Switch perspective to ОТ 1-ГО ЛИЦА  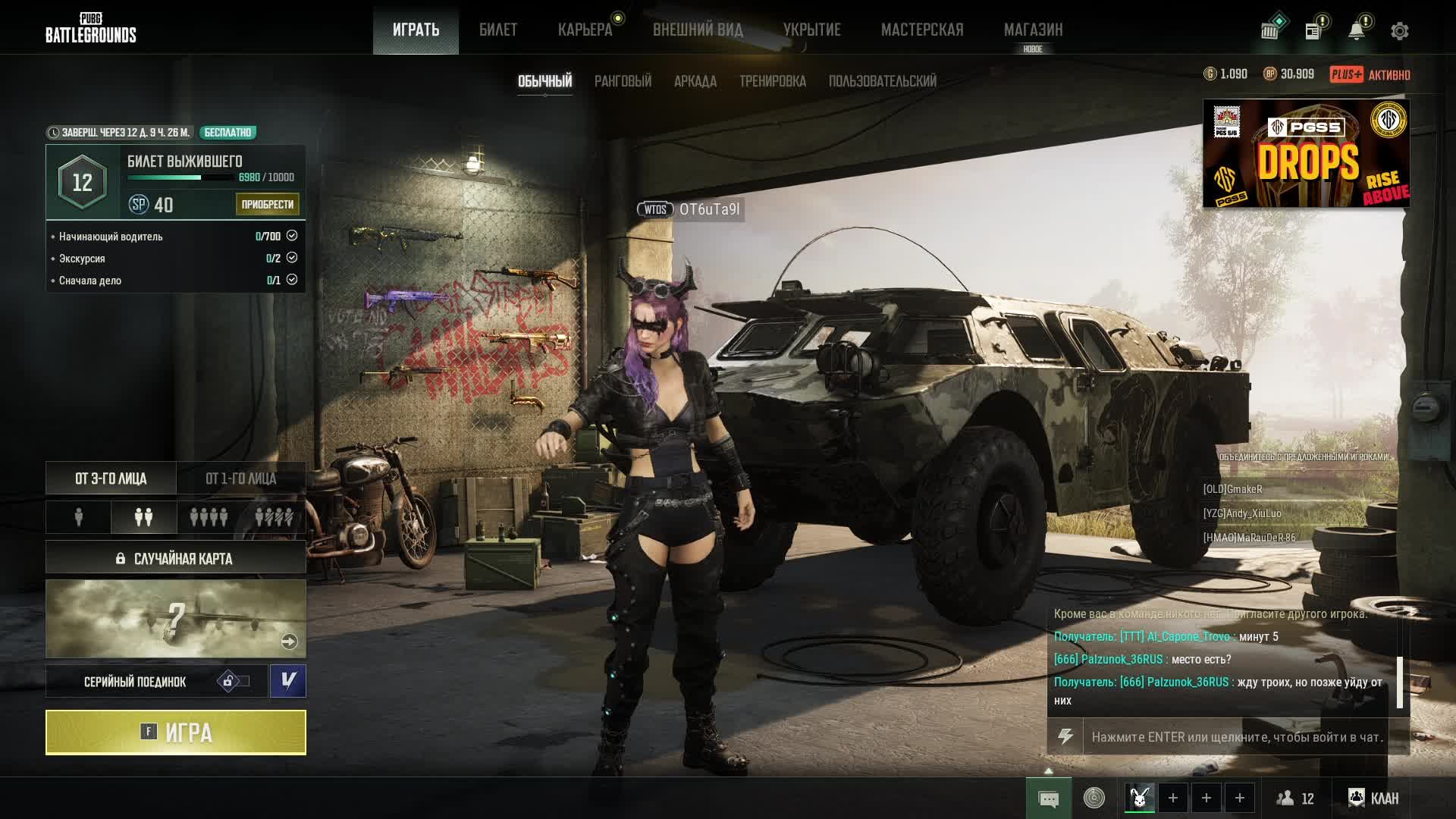point(241,479)
